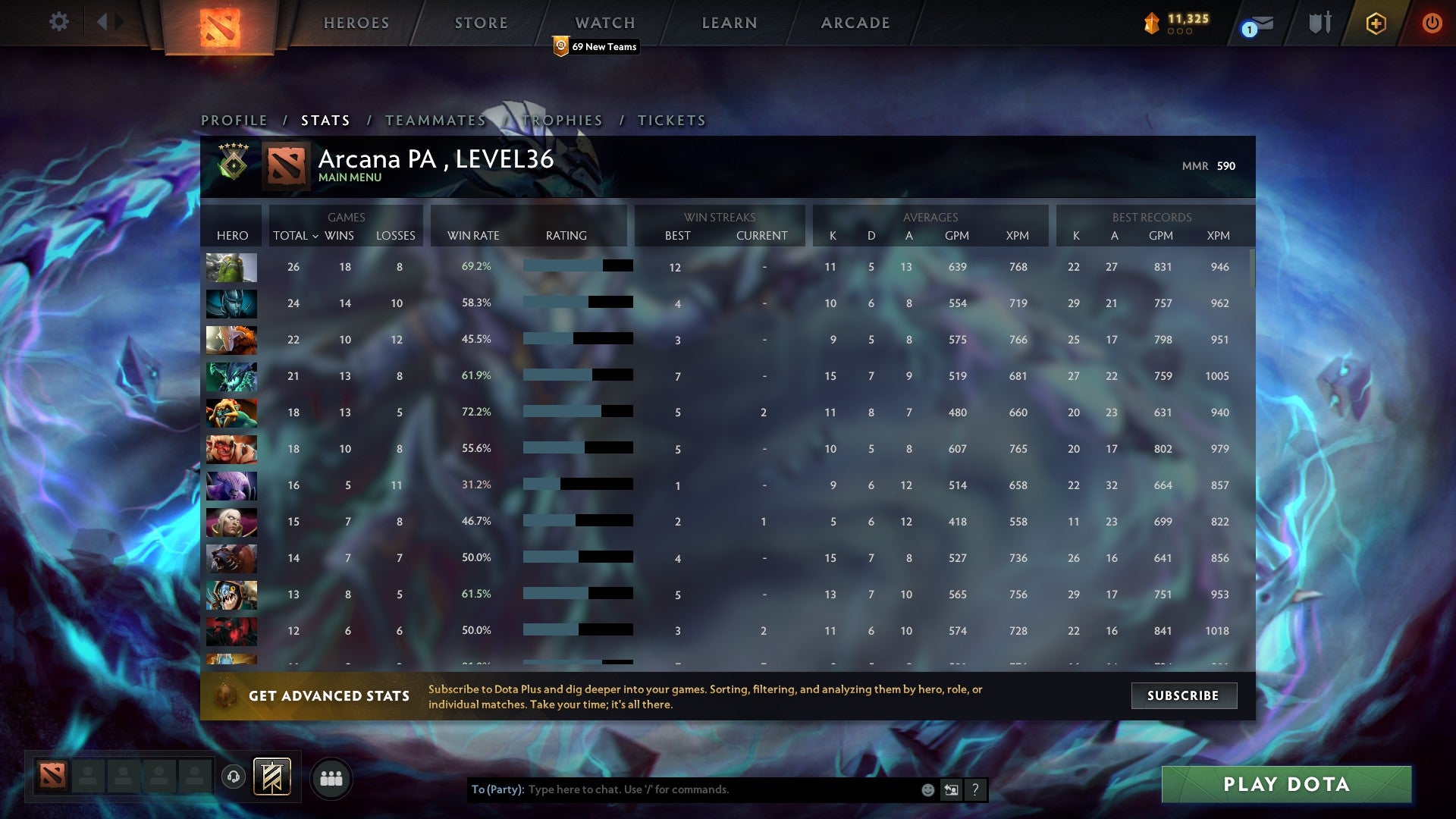Click the chat wheel icon near chat box
Screen dimensions: 1456x819
pos(951,789)
